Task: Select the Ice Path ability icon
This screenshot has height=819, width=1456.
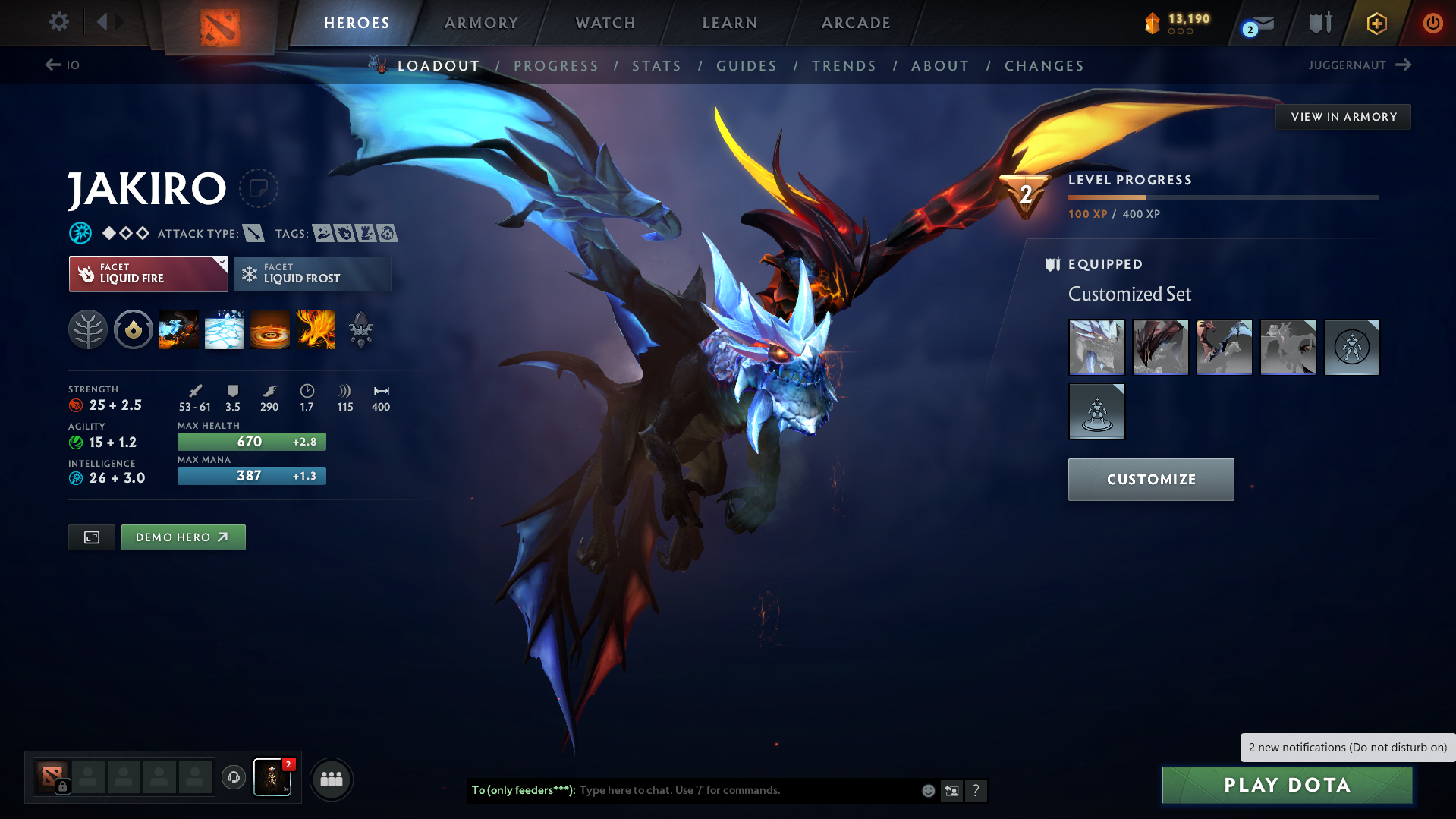Action: [225, 329]
